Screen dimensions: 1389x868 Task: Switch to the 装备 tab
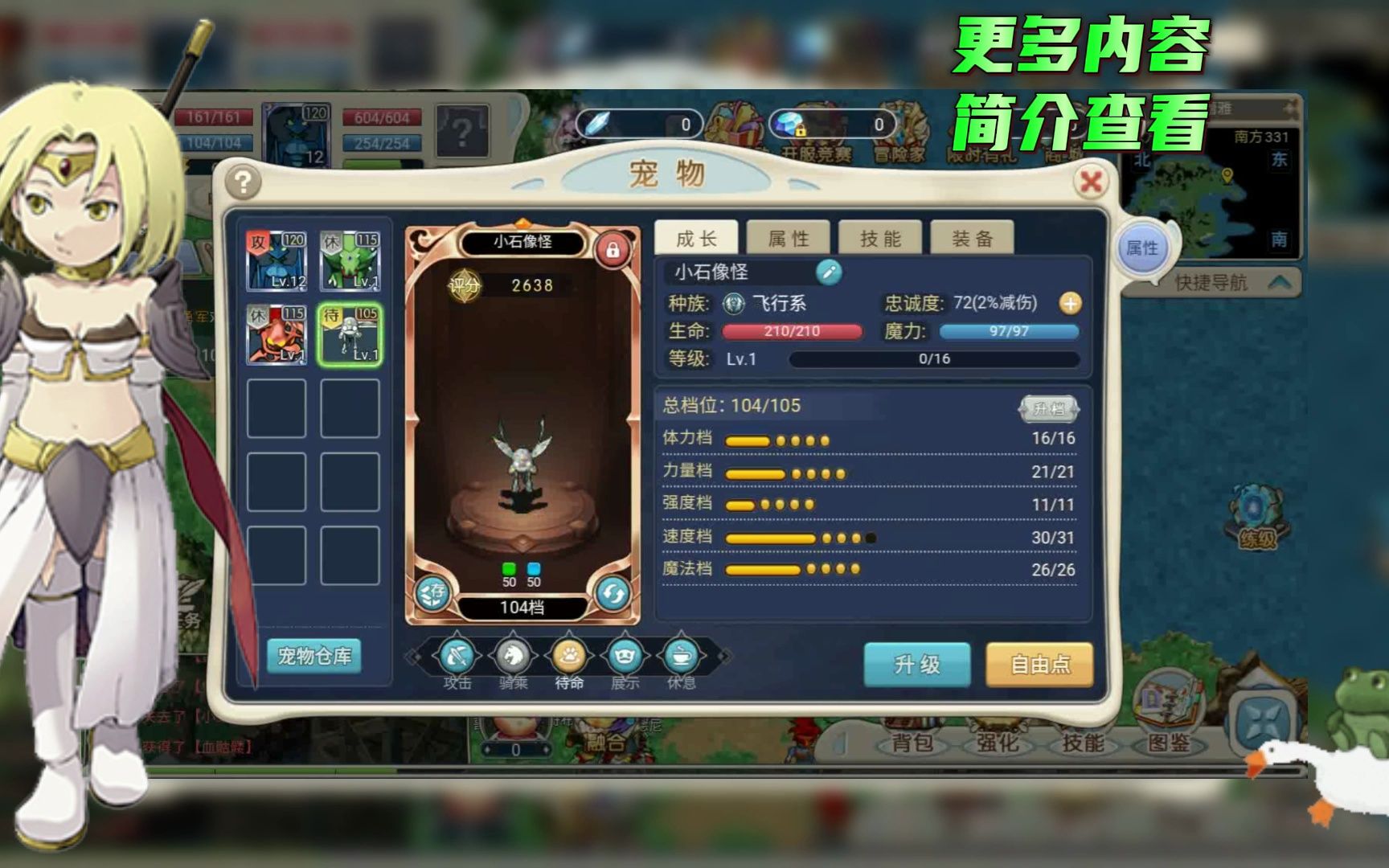(971, 237)
